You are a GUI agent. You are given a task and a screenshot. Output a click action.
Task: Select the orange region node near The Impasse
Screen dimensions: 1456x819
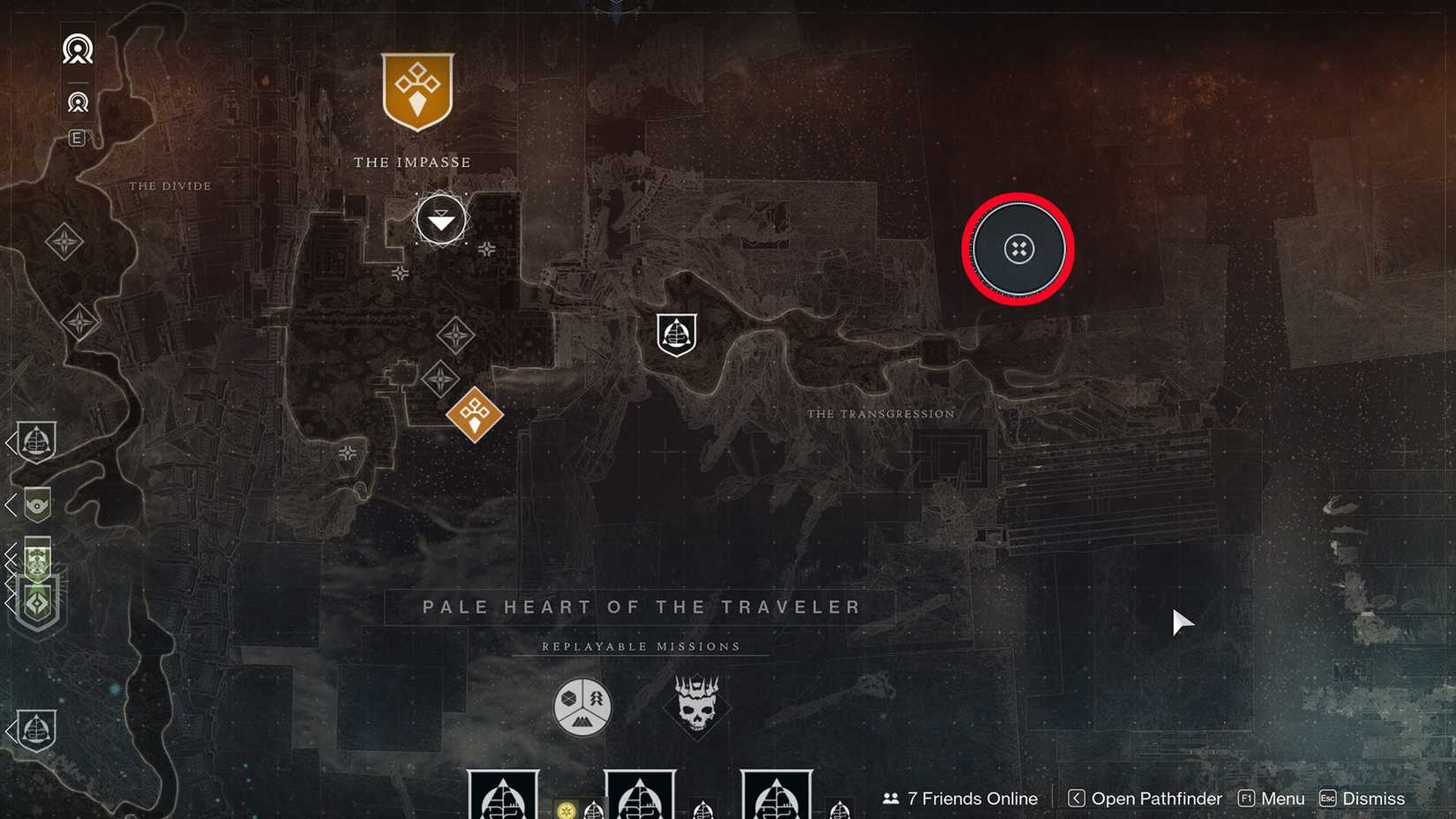tap(474, 413)
